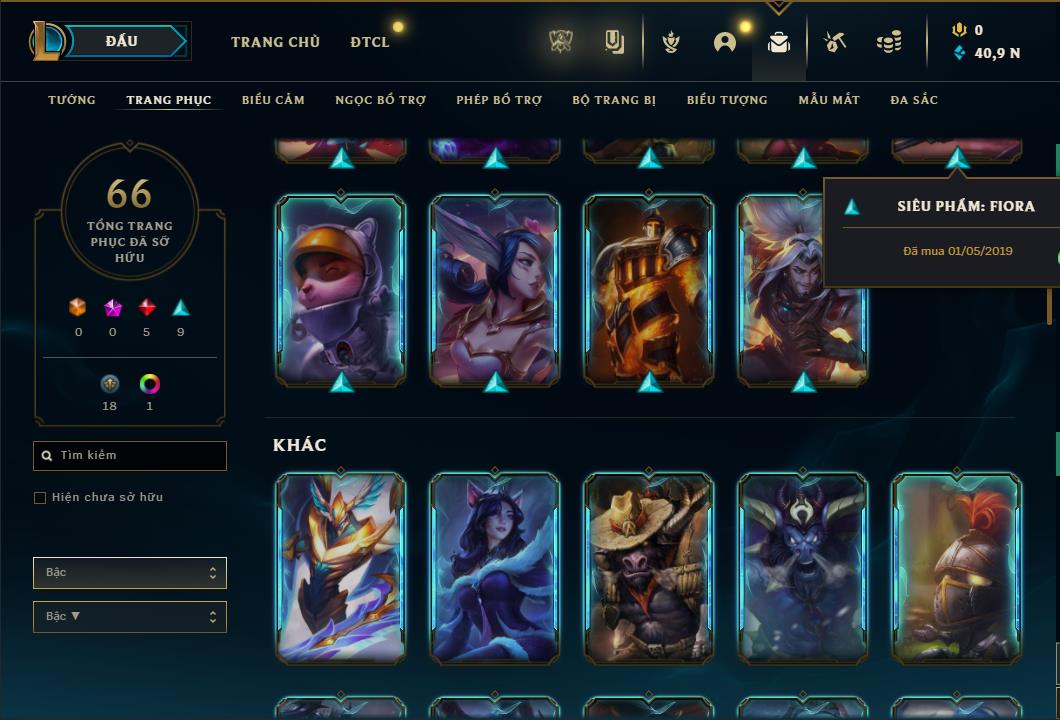Open the profile icon in top bar
Screen dimensions: 1060x720
pos(725,42)
